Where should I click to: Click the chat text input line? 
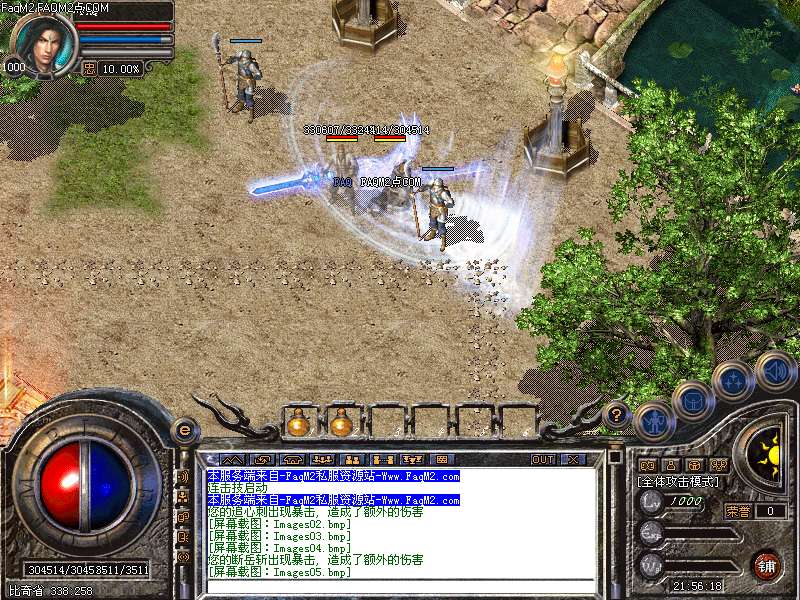point(400,587)
